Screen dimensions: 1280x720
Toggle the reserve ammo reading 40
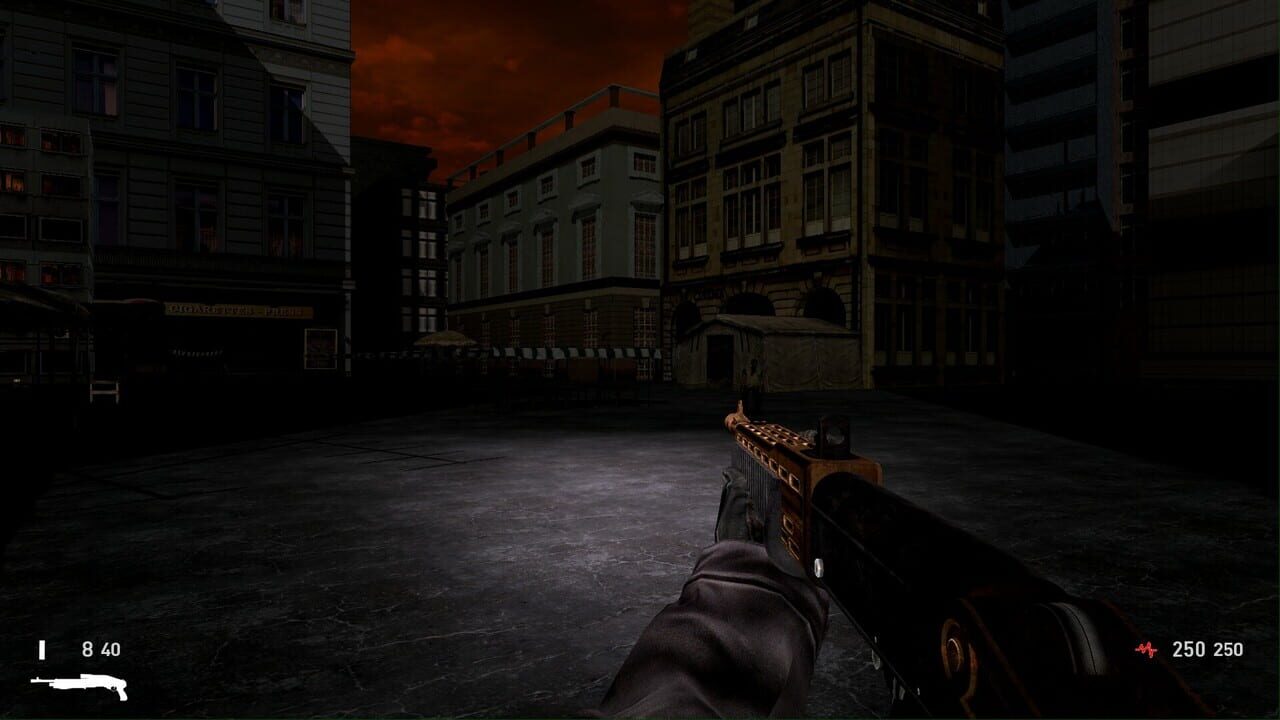point(108,649)
